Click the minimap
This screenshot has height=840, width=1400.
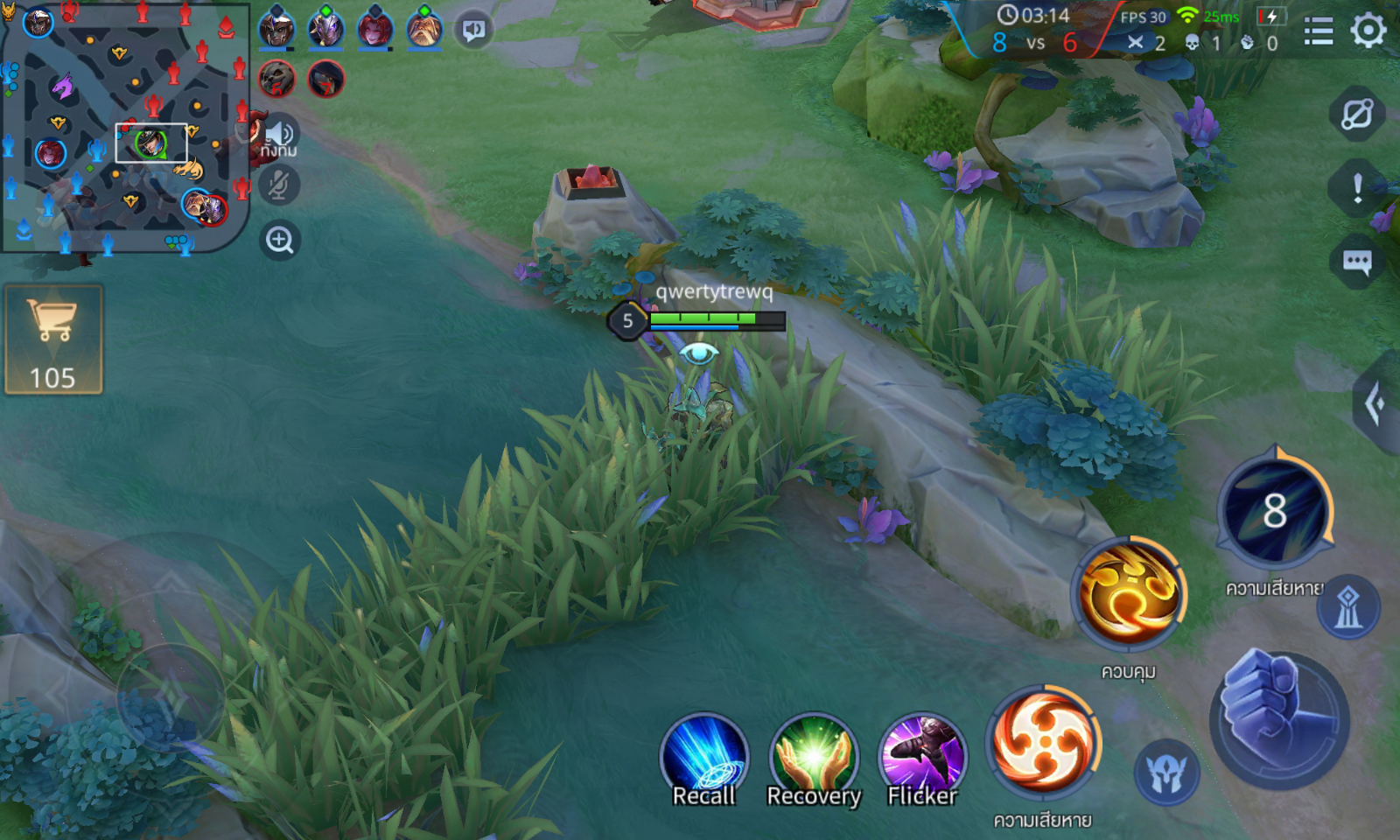coord(125,128)
